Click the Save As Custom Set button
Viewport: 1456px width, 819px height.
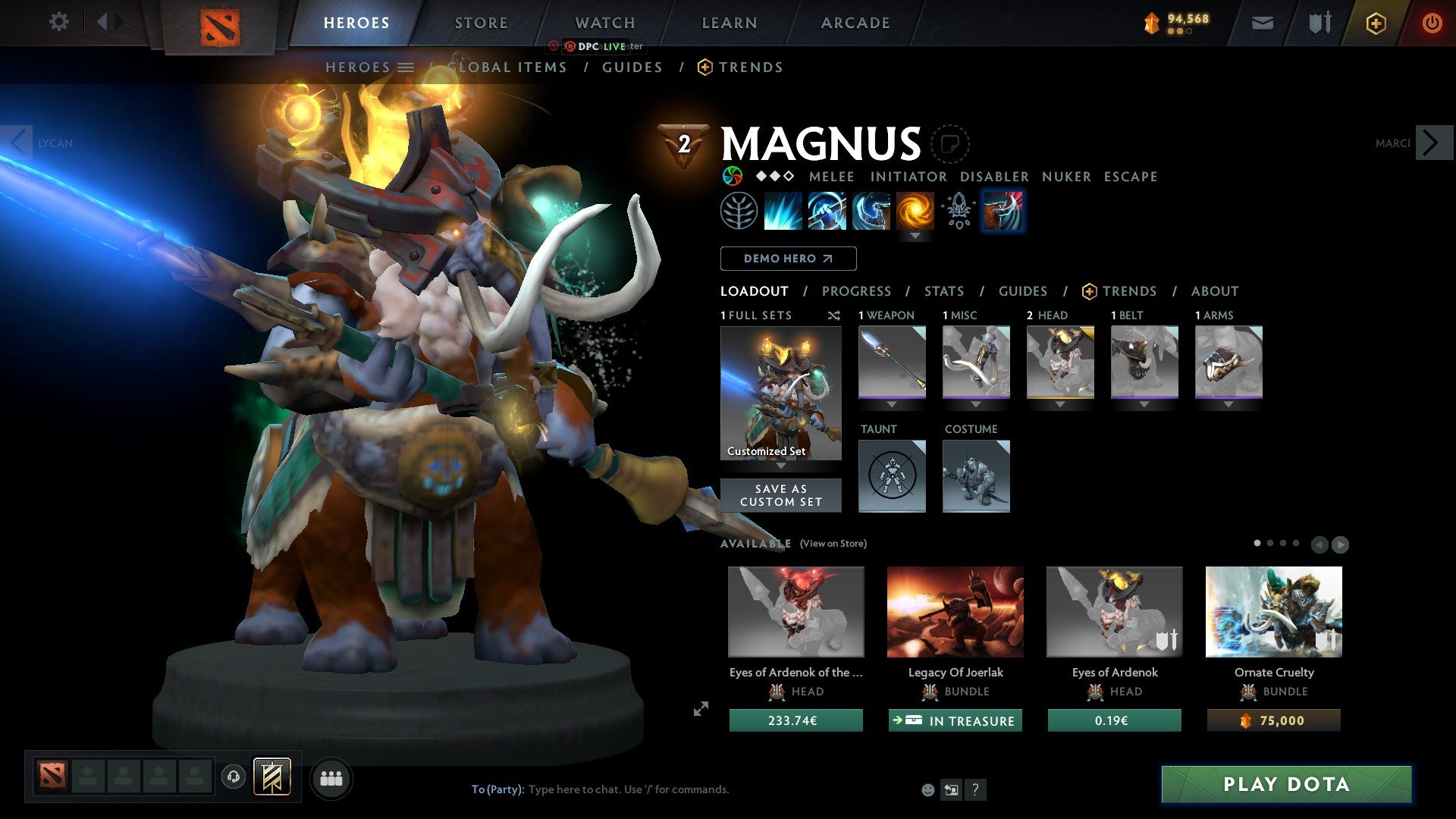780,495
